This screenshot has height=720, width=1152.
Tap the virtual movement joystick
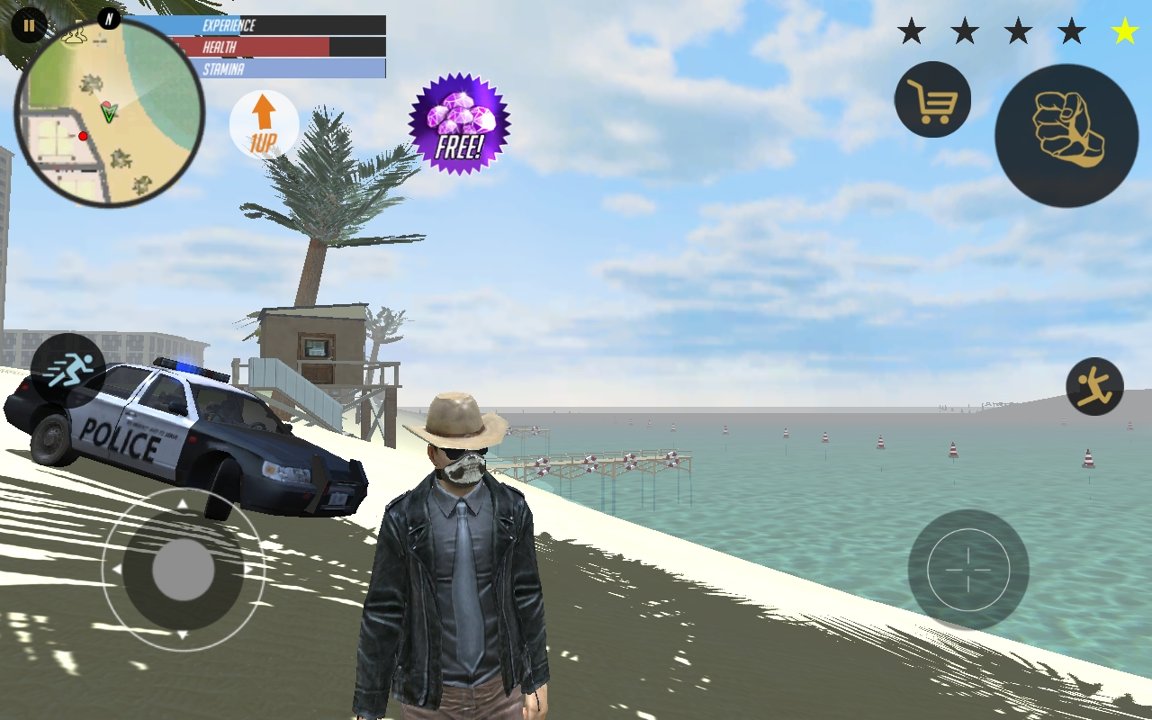pos(183,570)
